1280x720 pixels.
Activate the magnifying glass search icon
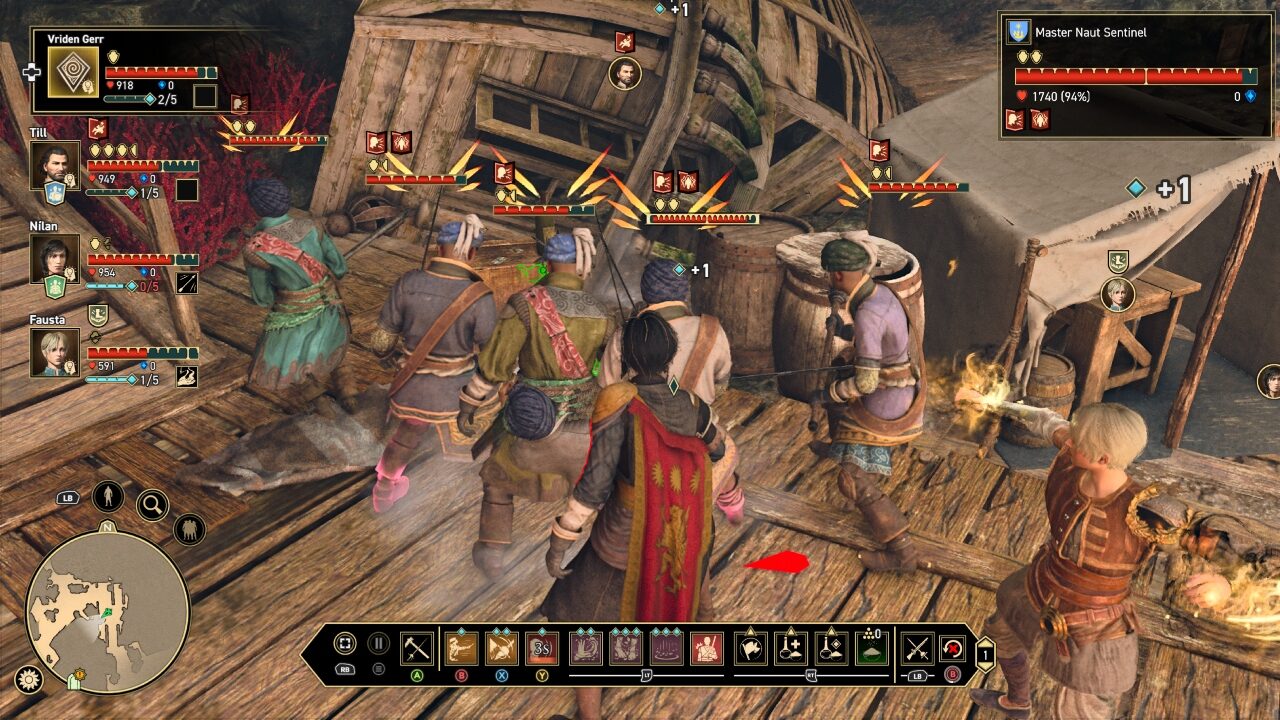(x=152, y=505)
